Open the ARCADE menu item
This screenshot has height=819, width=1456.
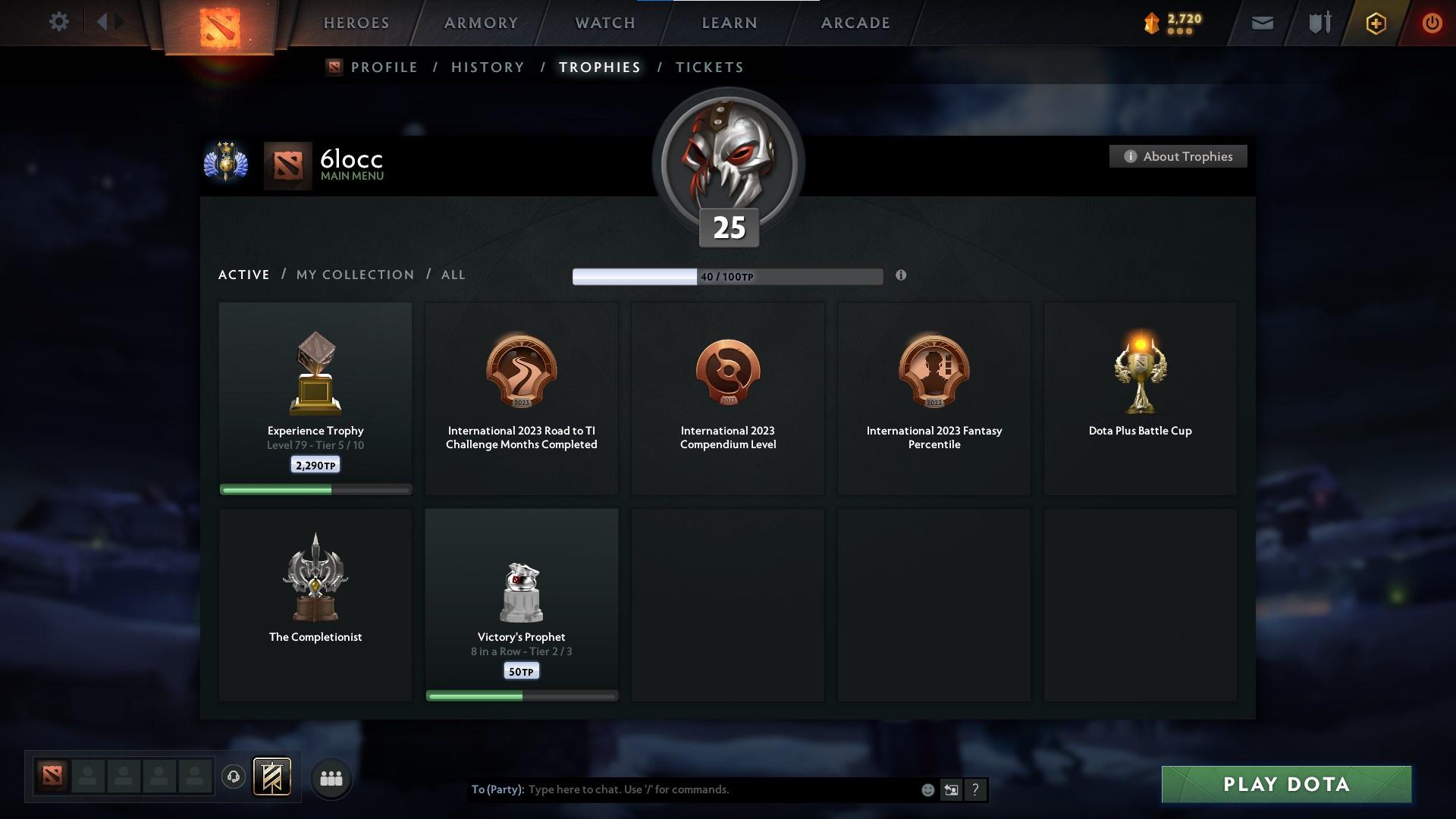[x=855, y=23]
